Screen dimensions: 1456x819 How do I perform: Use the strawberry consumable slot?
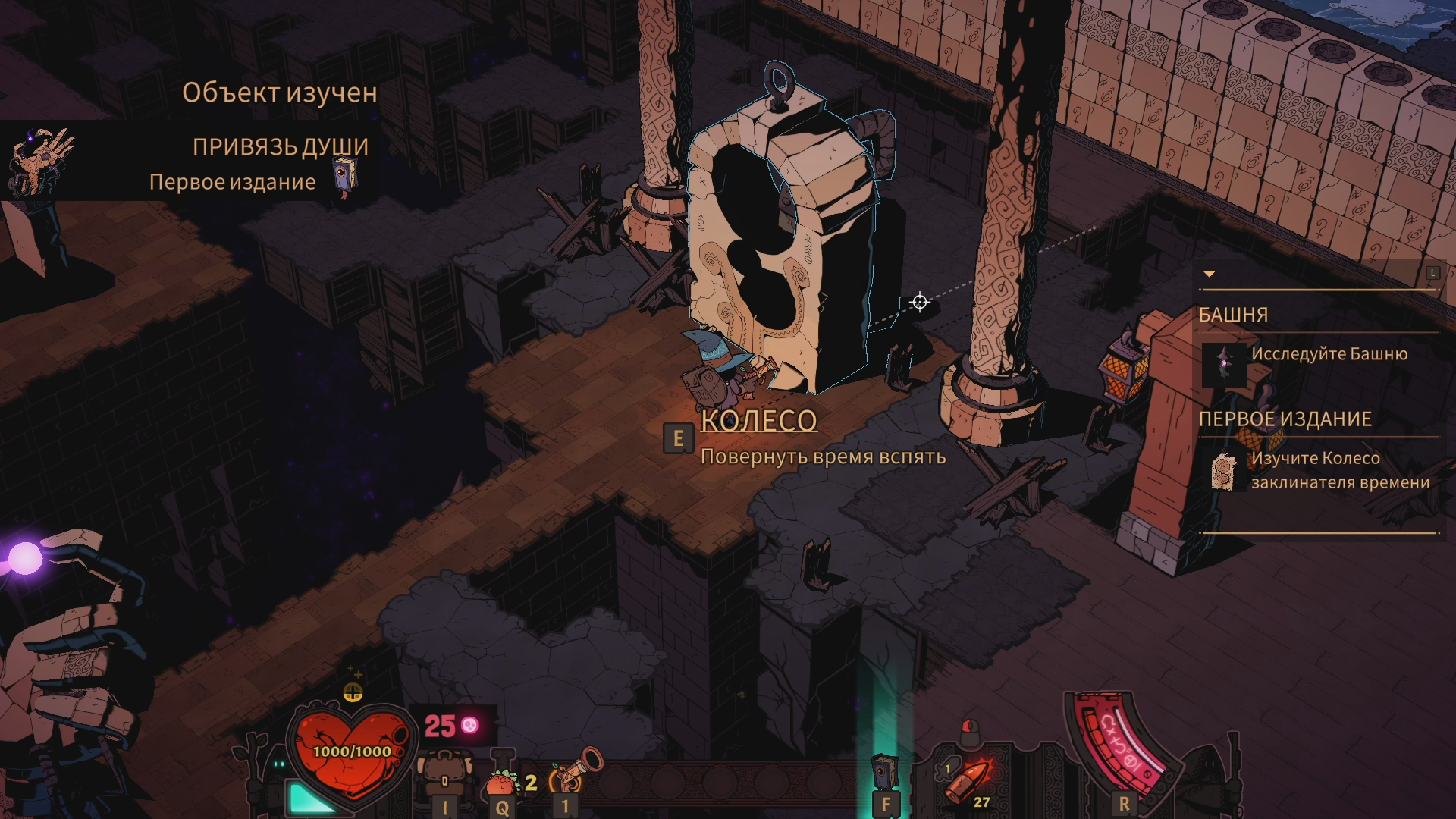click(501, 781)
